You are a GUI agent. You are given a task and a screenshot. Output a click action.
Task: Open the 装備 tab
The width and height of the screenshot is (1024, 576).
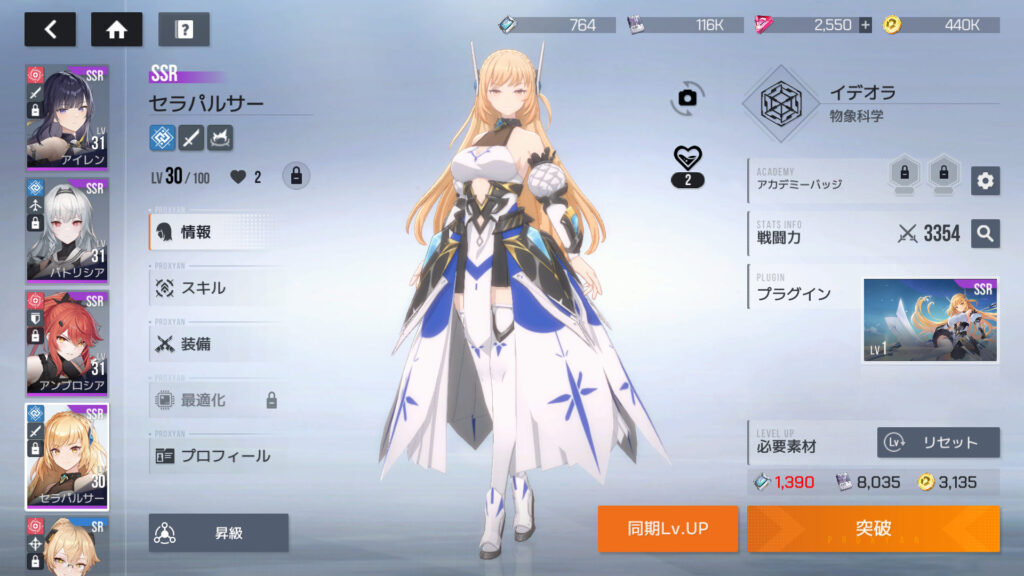215,344
